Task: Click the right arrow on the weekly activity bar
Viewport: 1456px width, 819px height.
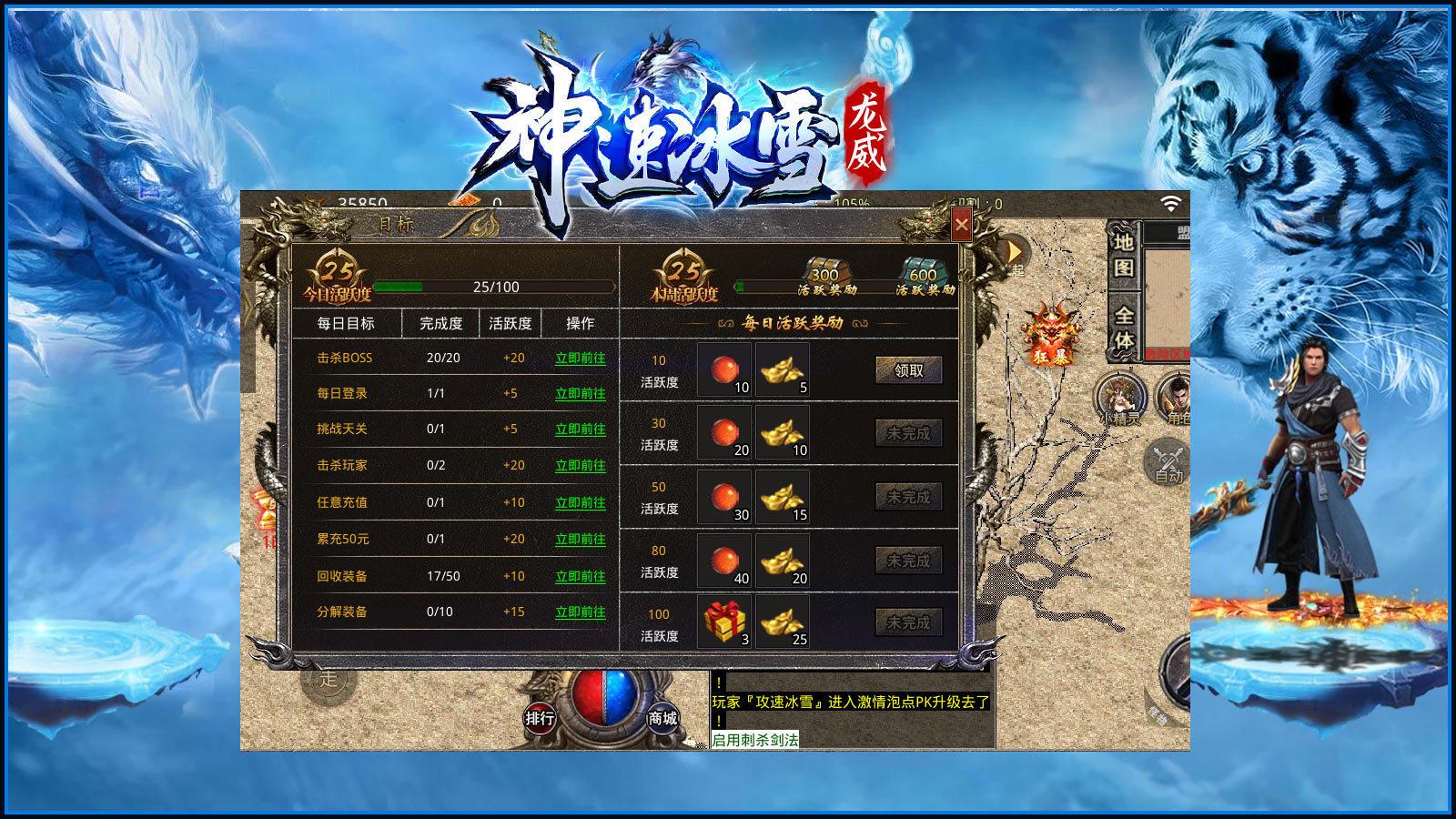Action: [952, 287]
